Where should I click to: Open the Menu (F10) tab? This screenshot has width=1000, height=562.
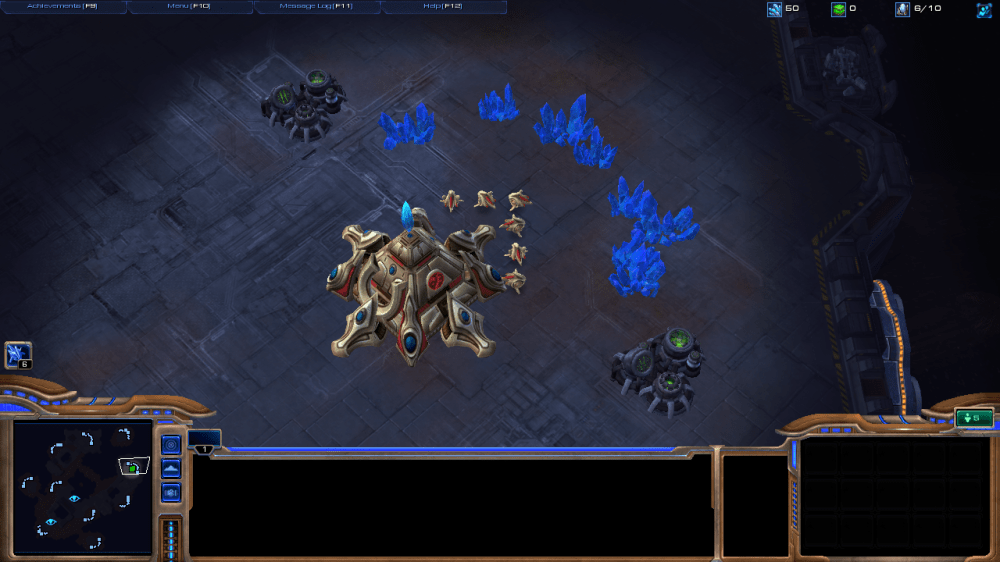189,7
